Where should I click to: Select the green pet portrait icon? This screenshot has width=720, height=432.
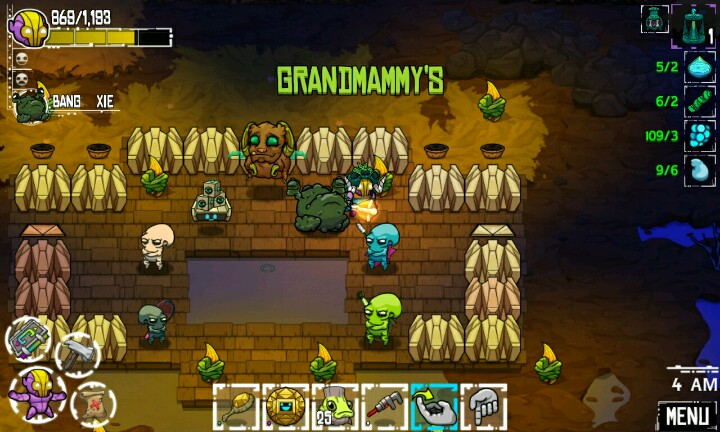tap(30, 104)
